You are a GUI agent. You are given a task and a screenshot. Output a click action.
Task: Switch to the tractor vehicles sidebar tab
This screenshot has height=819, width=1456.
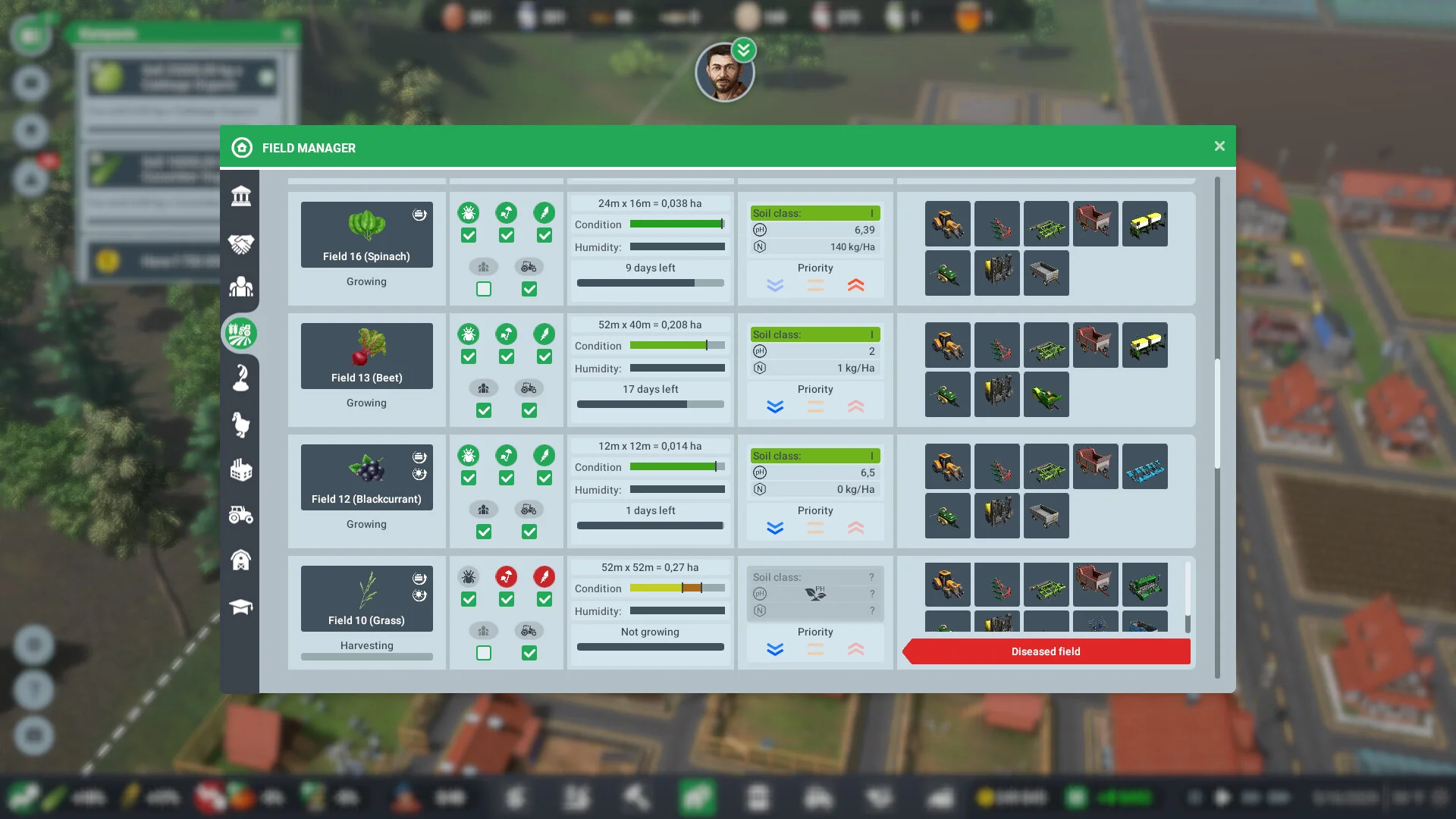click(x=241, y=516)
